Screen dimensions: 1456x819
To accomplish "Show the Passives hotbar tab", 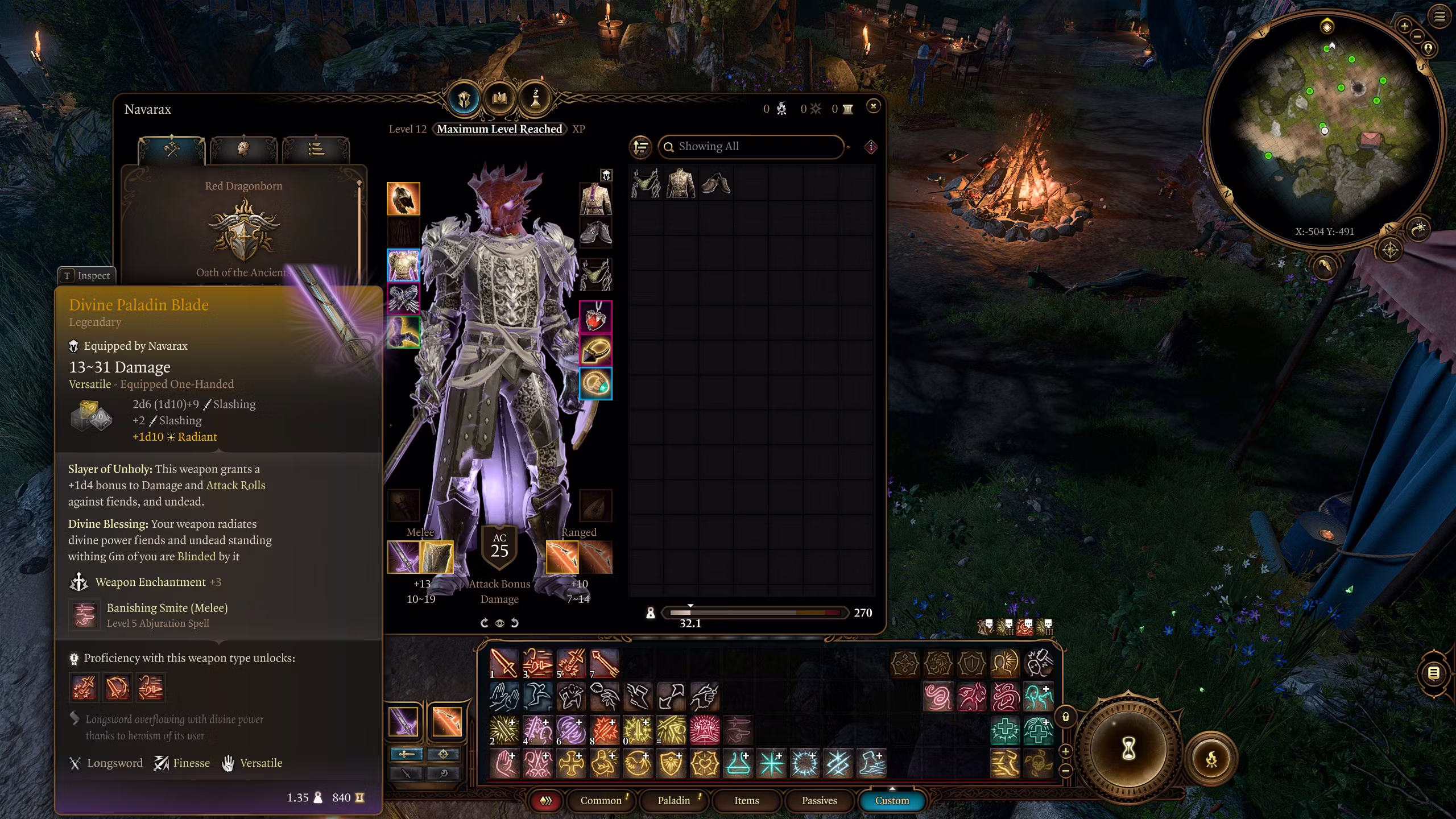I will click(x=819, y=800).
